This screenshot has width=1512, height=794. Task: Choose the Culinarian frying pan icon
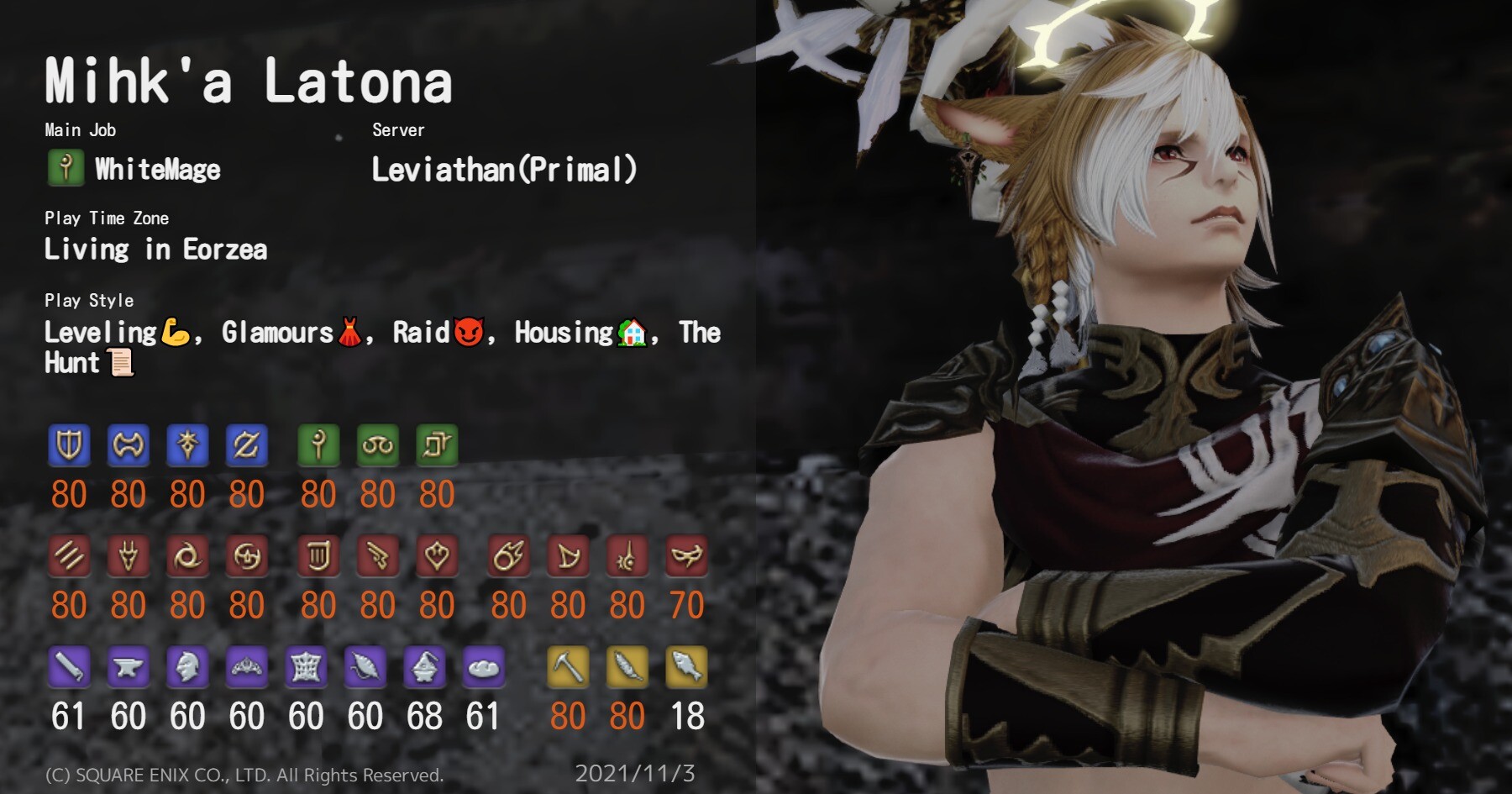pyautogui.click(x=483, y=668)
